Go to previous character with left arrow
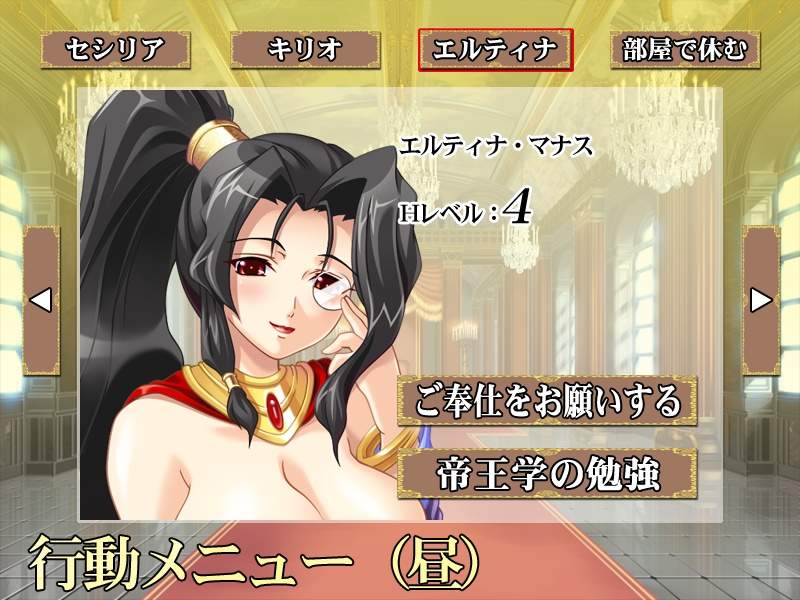Screen dimensions: 800x600 pyautogui.click(x=41, y=299)
